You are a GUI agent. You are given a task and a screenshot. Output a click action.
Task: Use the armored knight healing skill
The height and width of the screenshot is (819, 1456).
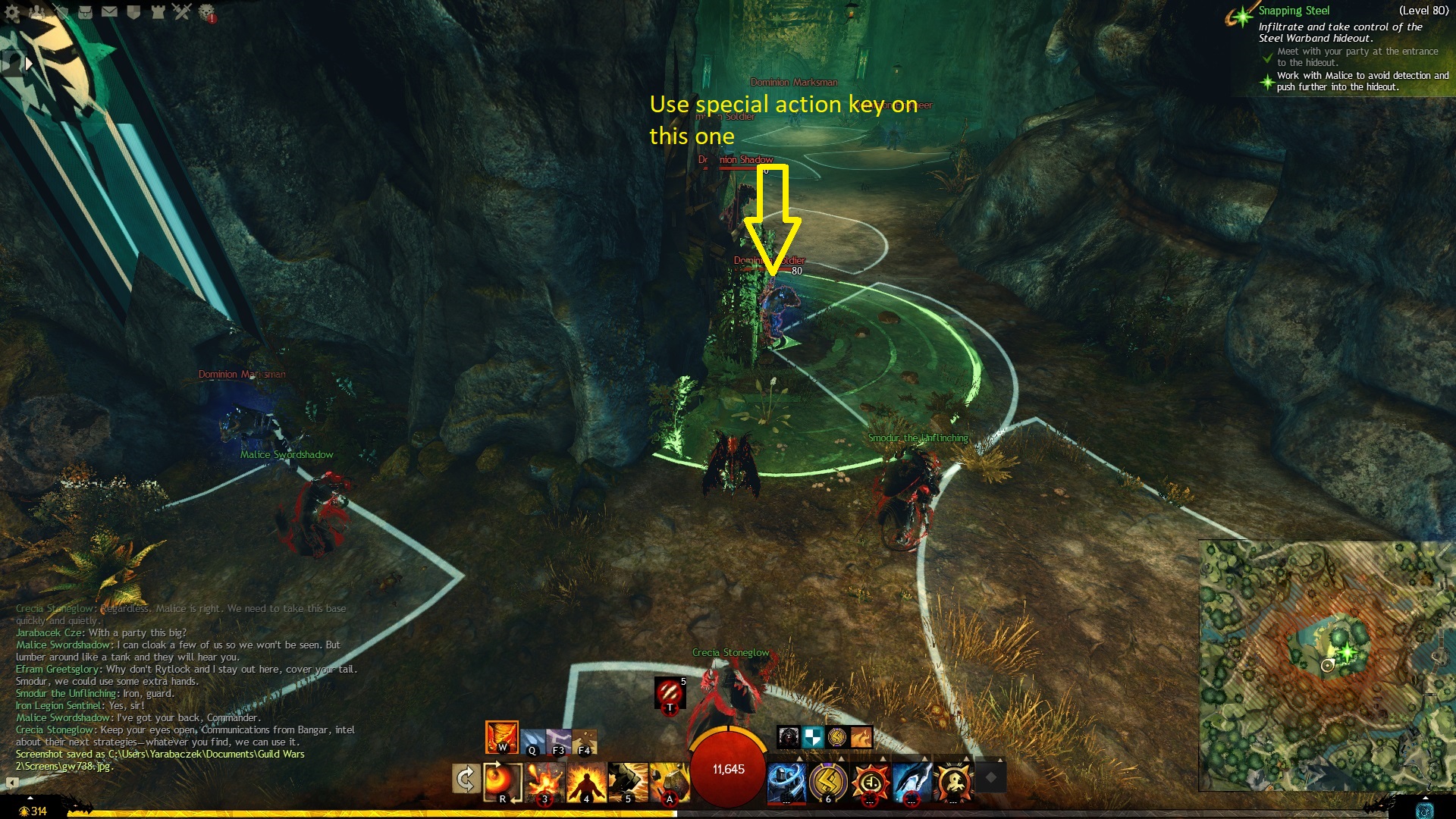(x=786, y=781)
